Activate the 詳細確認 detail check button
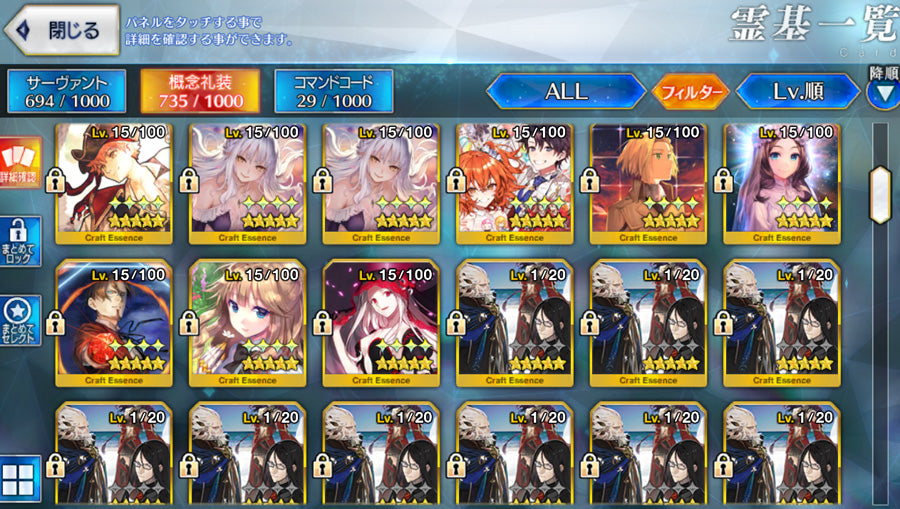The image size is (900, 509). point(21,163)
